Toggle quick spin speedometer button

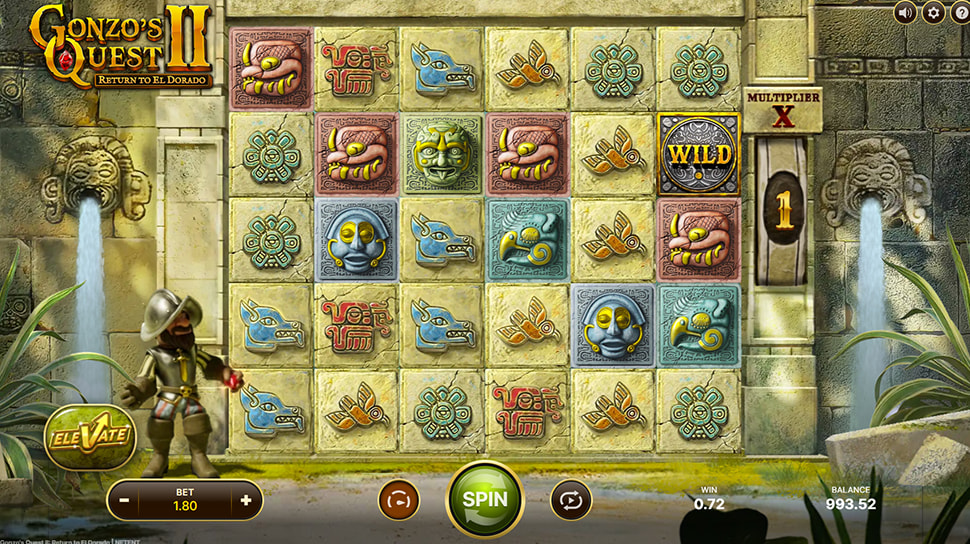click(398, 499)
